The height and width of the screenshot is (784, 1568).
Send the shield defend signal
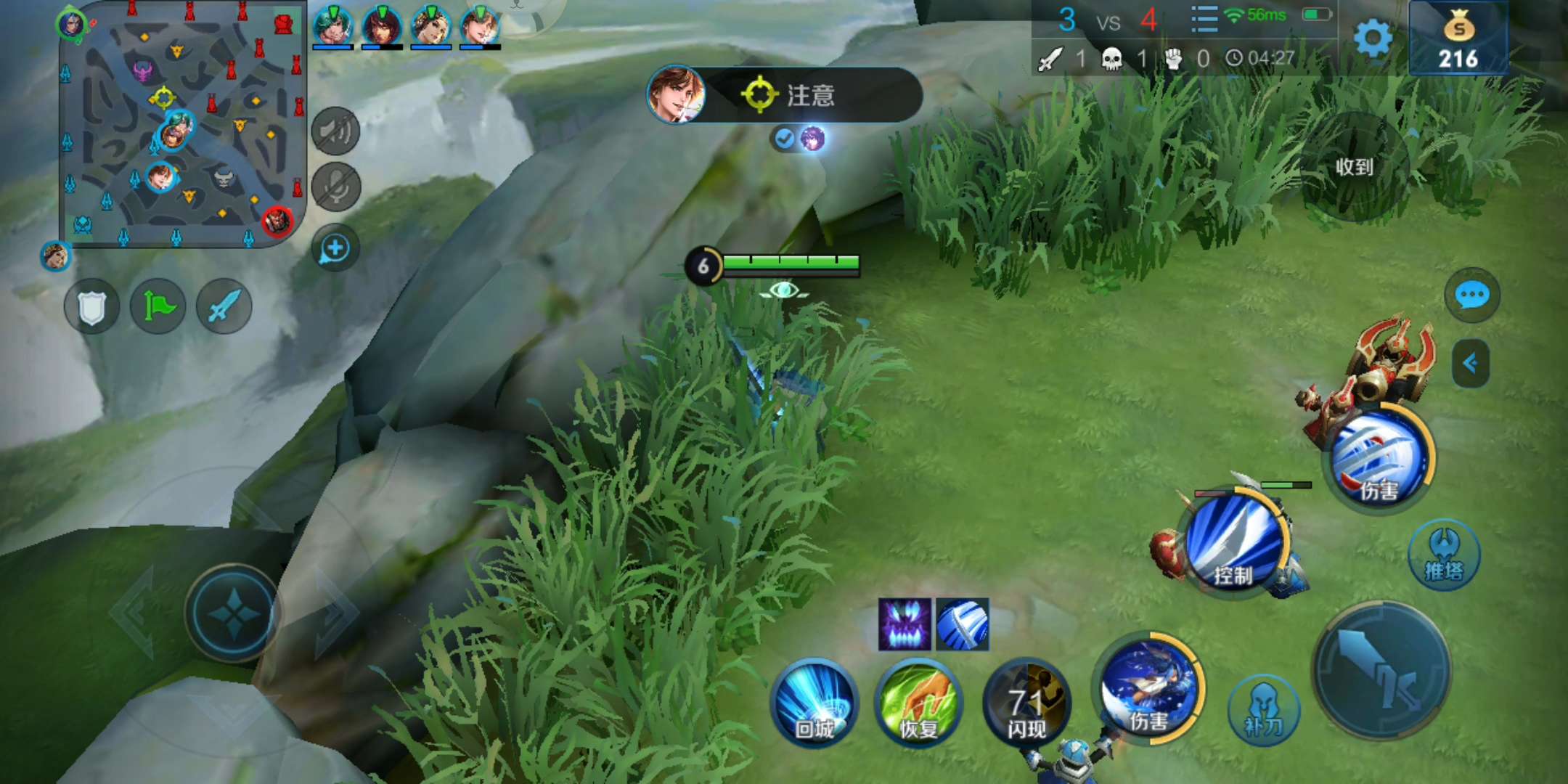[91, 307]
